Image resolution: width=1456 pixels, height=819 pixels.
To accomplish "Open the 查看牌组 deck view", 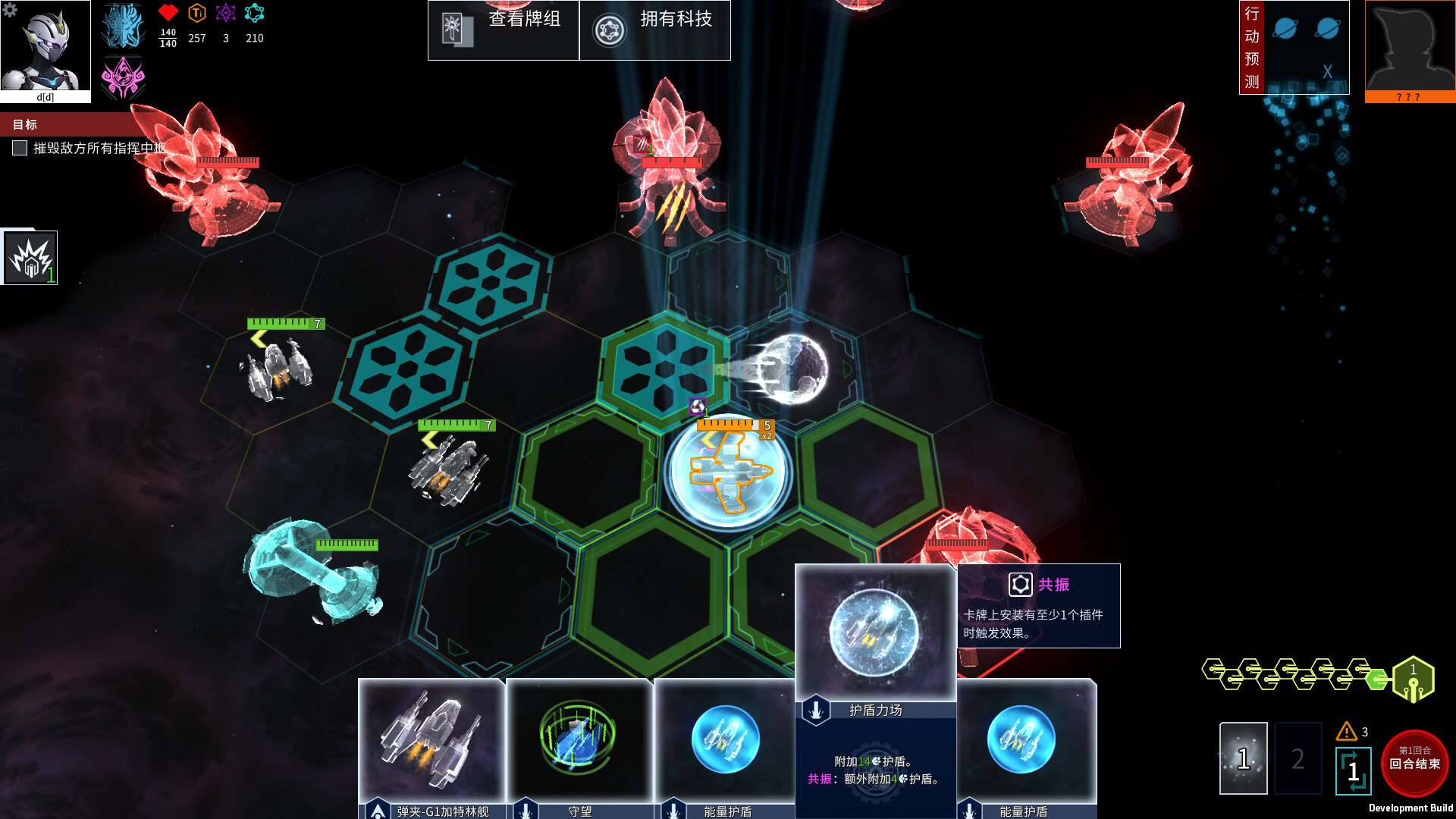I will point(503,30).
